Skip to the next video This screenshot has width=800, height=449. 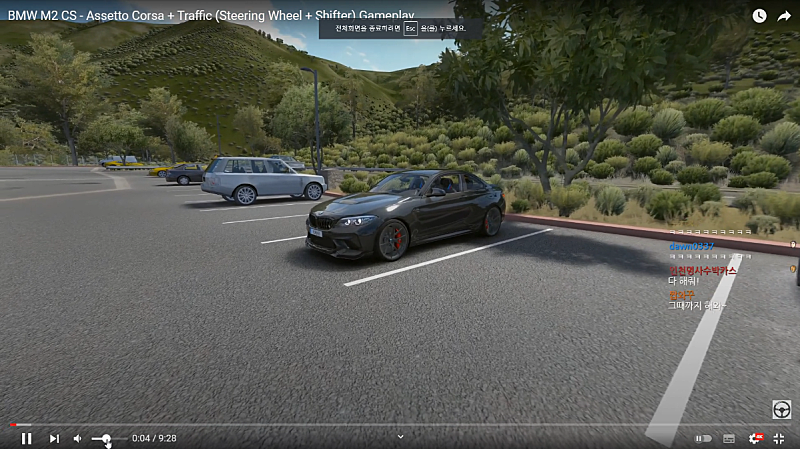tap(54, 438)
